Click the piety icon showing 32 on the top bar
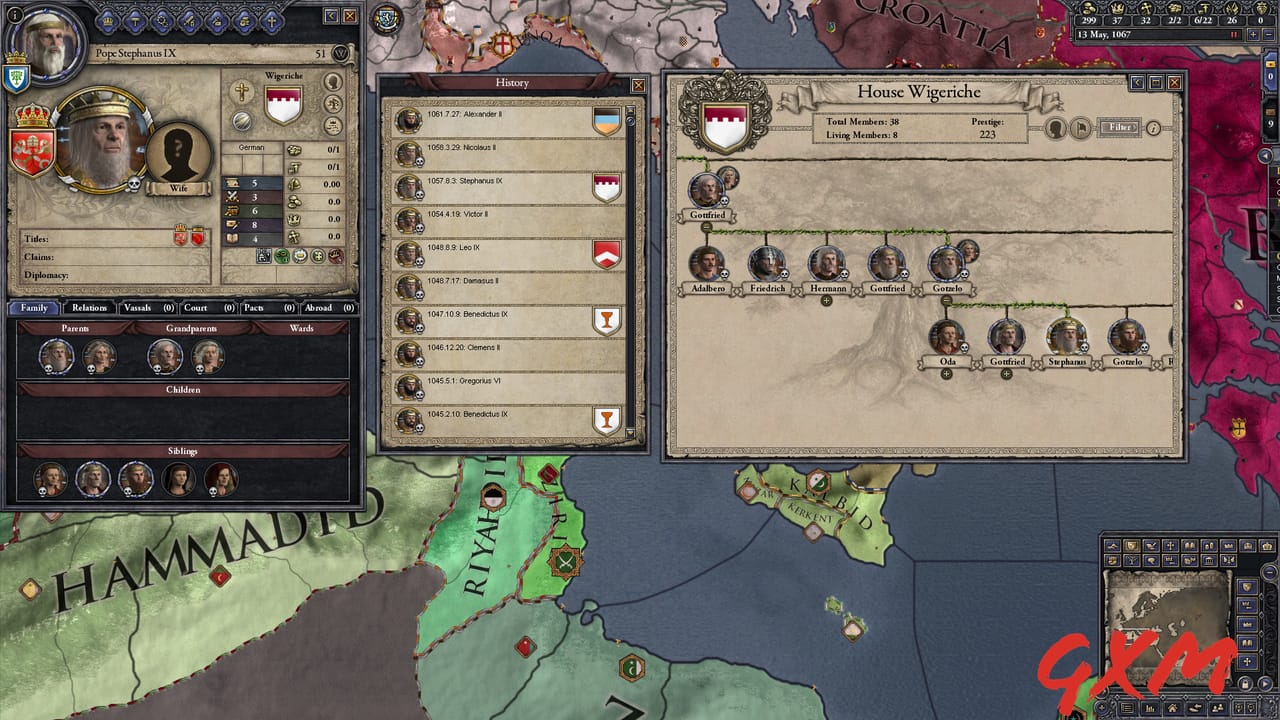Image resolution: width=1280 pixels, height=720 pixels. [x=1147, y=8]
